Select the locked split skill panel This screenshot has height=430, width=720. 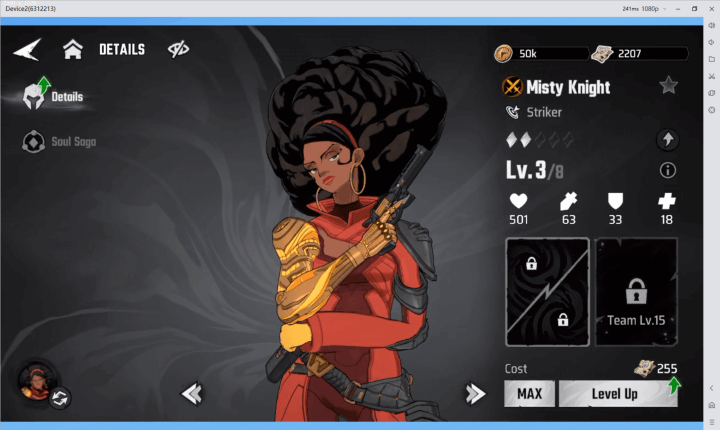coord(547,292)
